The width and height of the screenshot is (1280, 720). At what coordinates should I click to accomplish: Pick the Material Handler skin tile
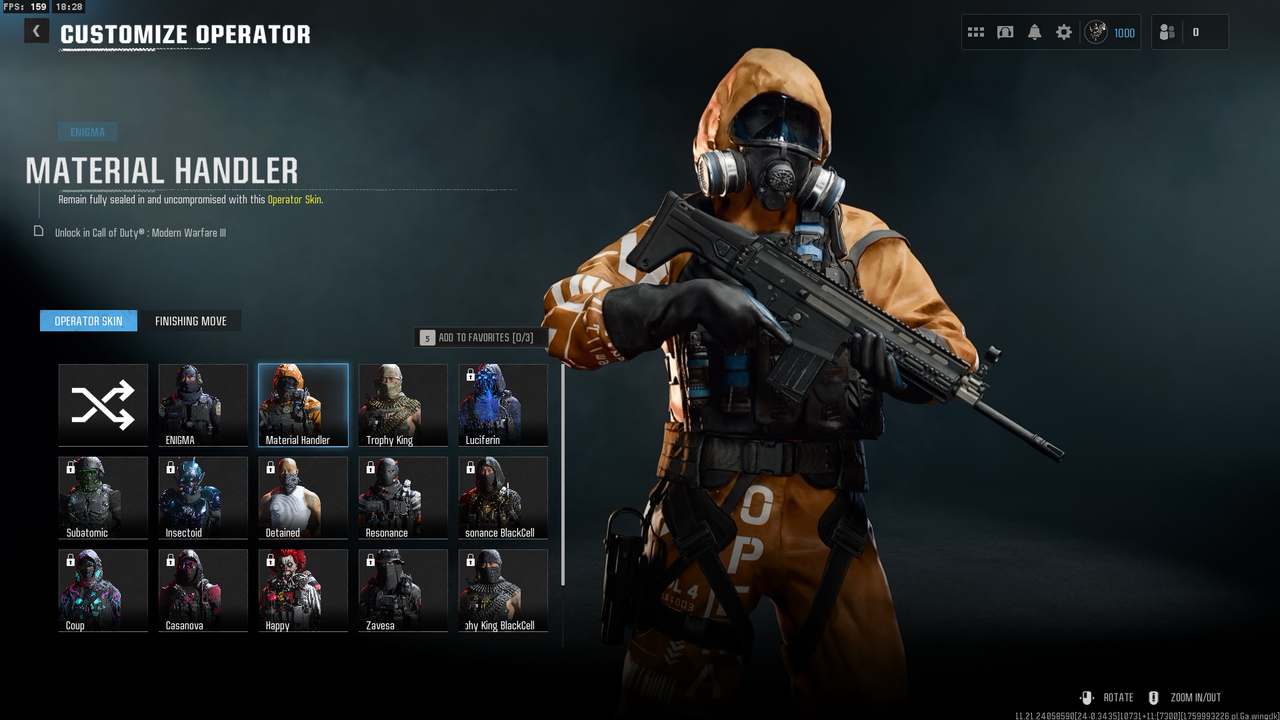coord(303,404)
